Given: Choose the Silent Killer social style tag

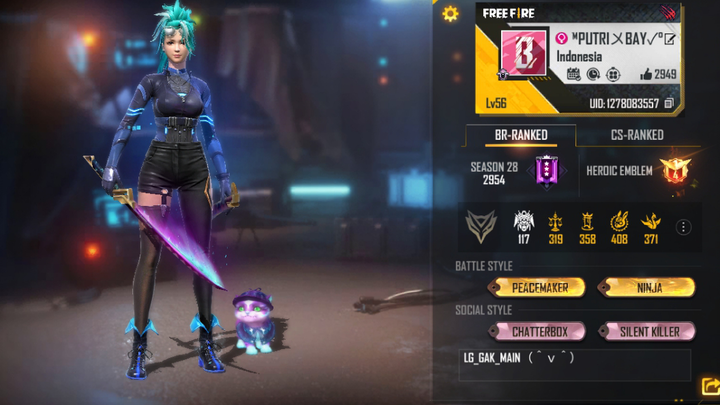Looking at the screenshot, I should coord(647,331).
